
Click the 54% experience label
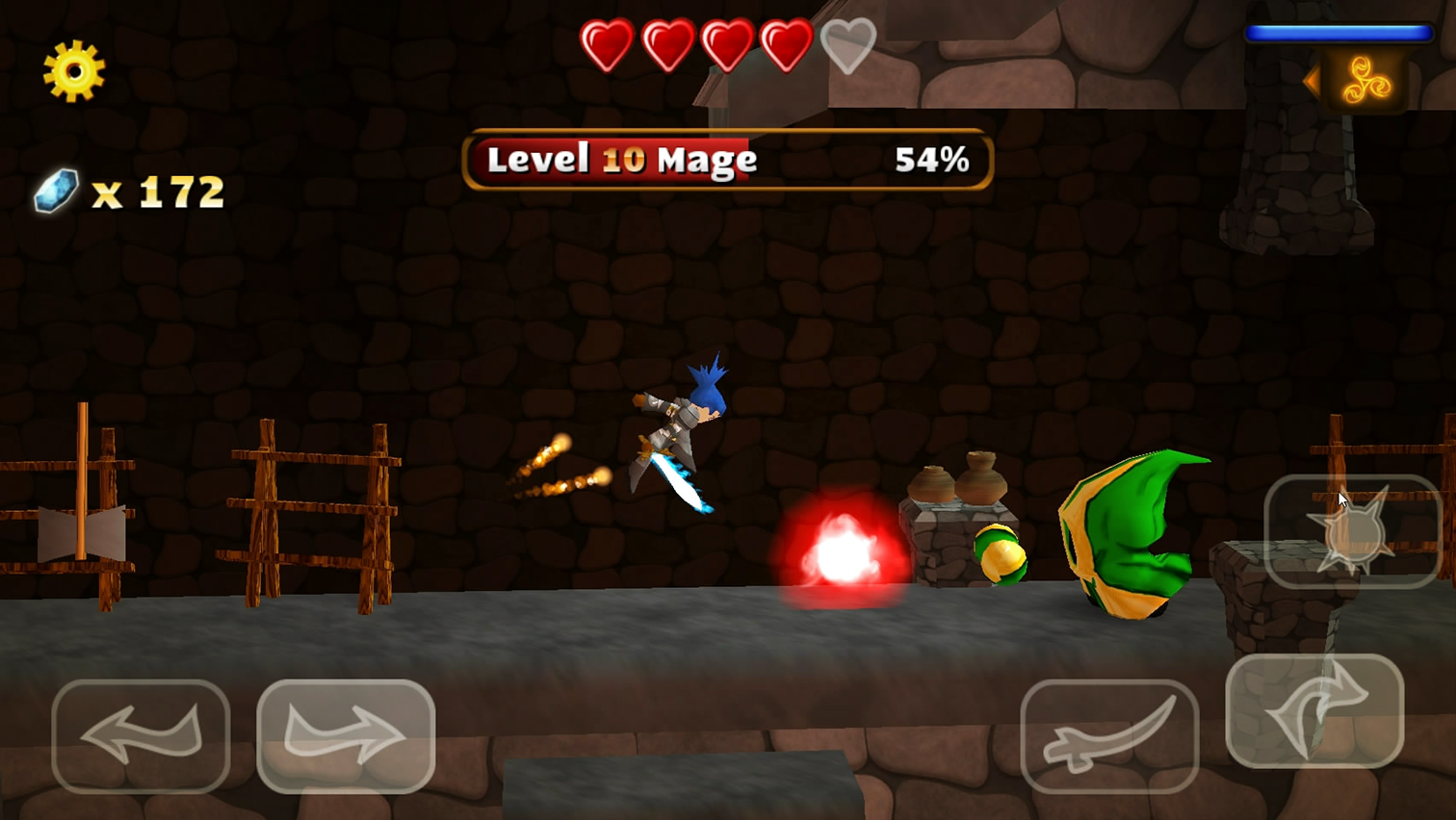(932, 160)
